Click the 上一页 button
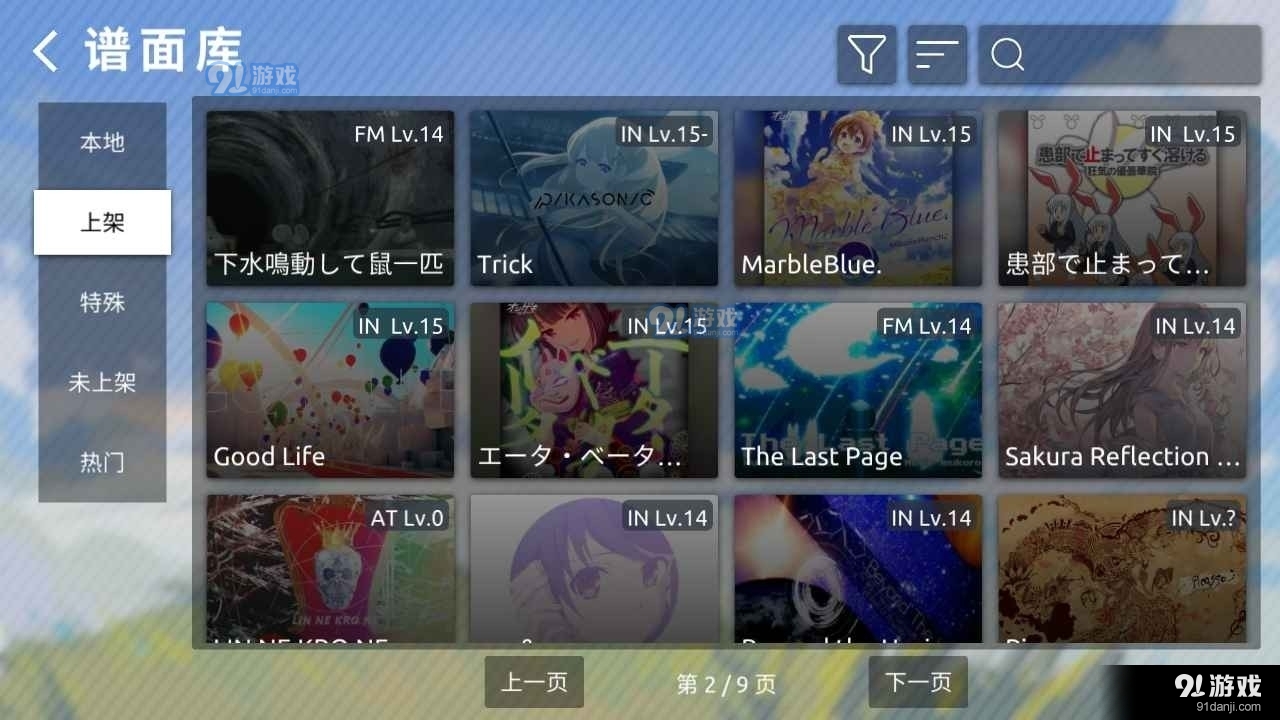 [534, 682]
